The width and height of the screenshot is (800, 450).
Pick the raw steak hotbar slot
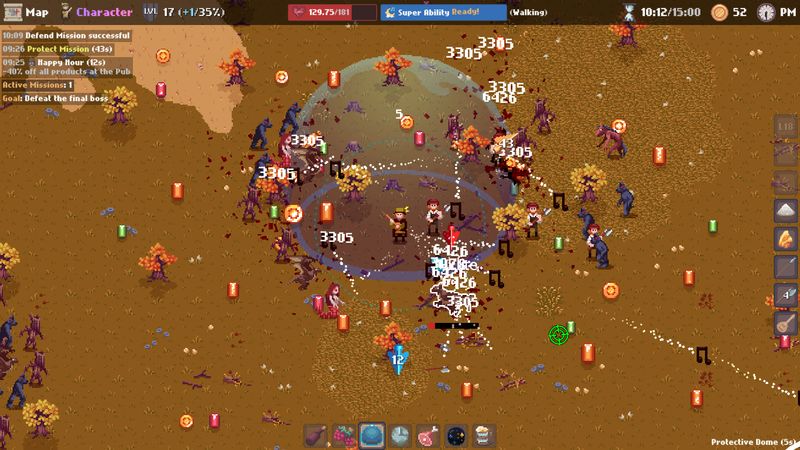[x=428, y=435]
